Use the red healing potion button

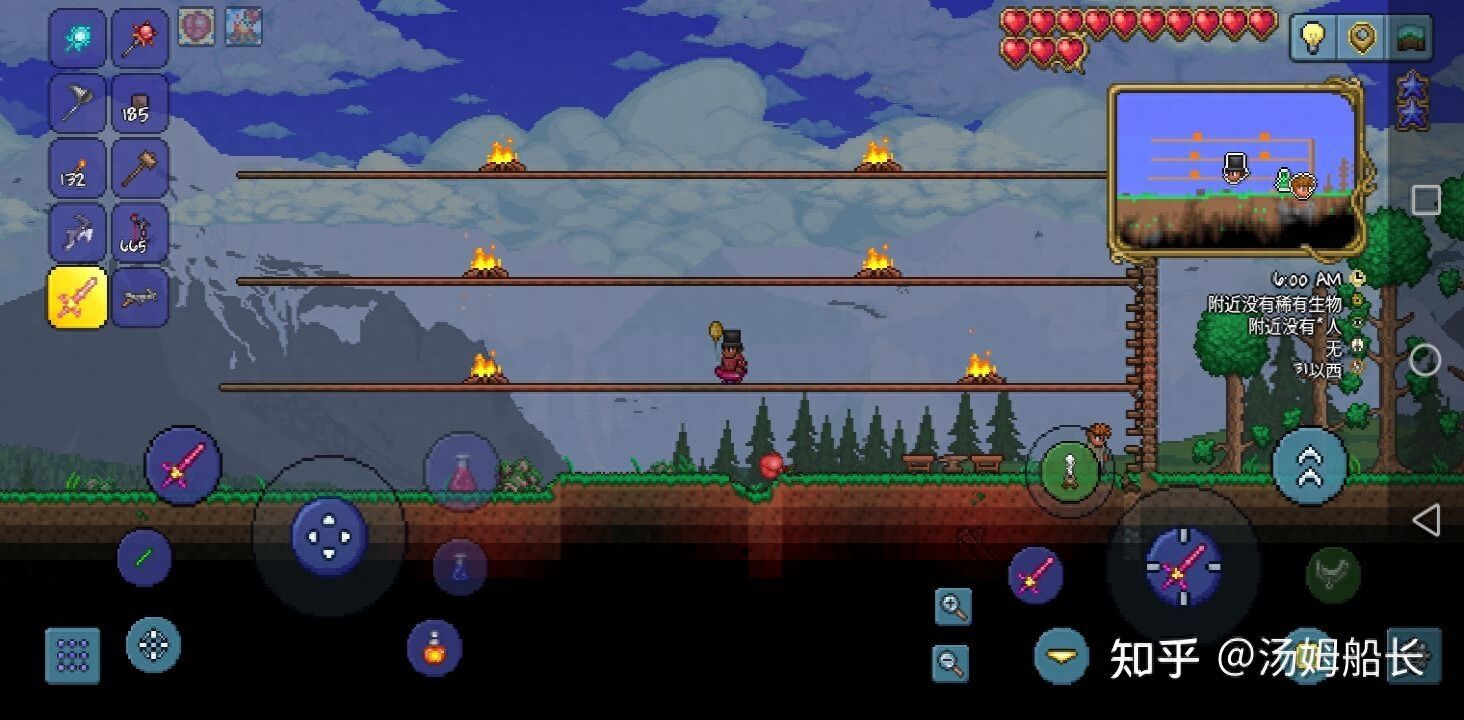461,471
